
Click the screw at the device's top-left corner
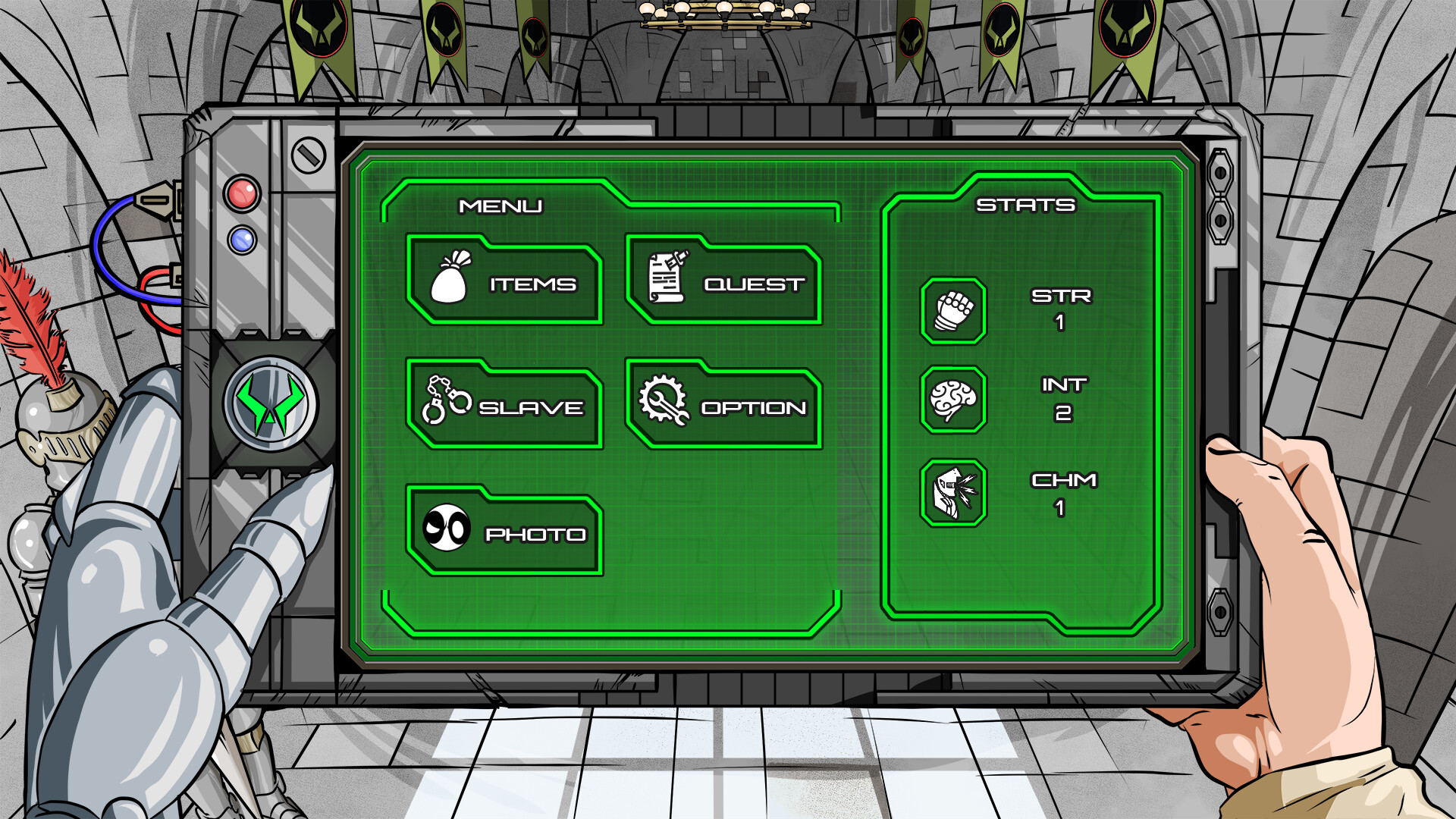308,154
